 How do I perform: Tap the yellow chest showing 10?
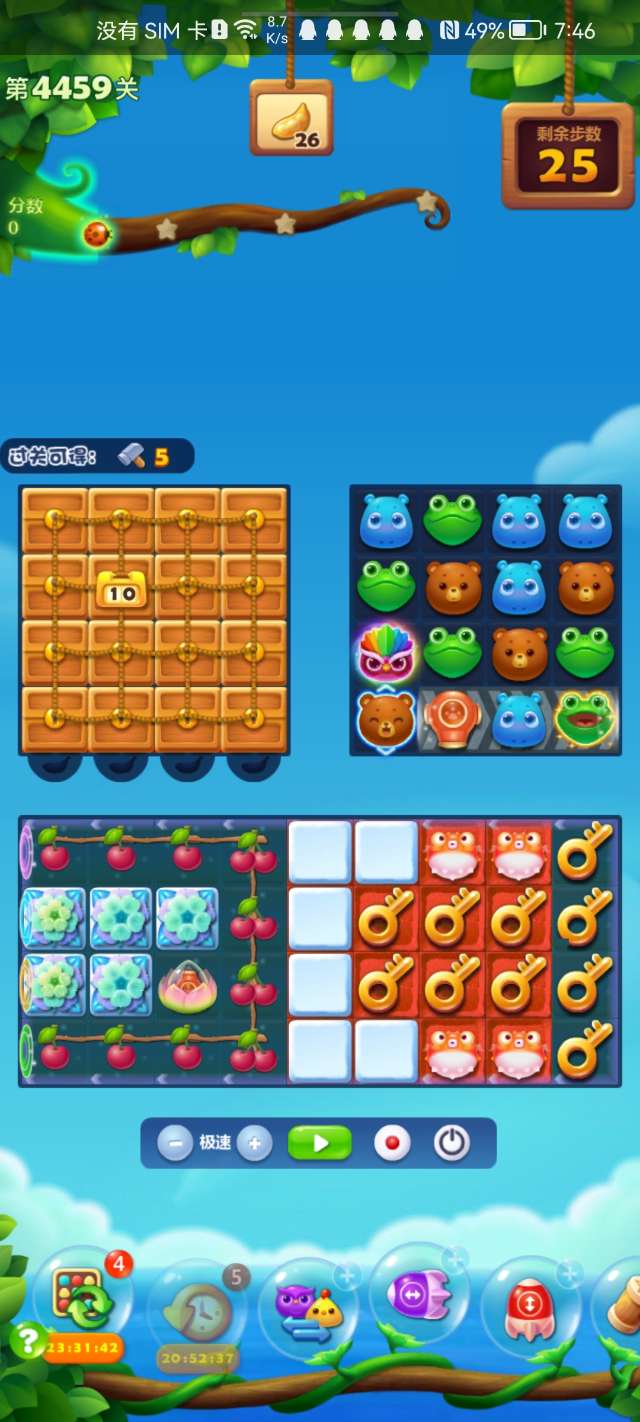point(121,589)
